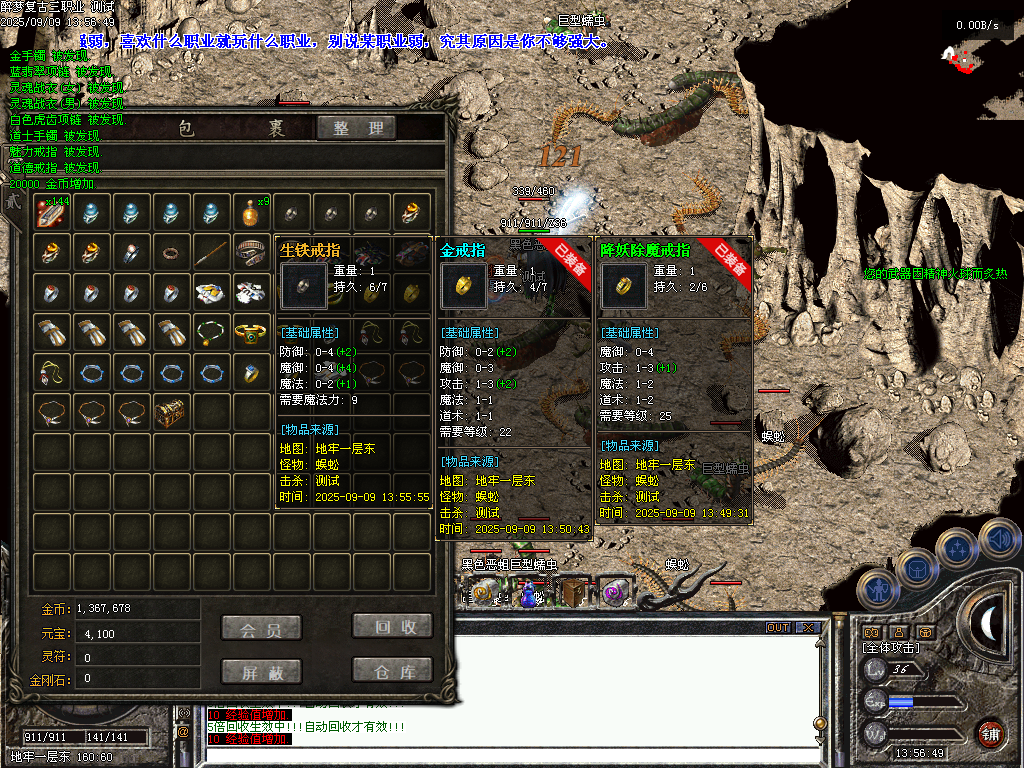This screenshot has height=768, width=1024.
Task: Click the 整理 sort button
Action: (357, 128)
